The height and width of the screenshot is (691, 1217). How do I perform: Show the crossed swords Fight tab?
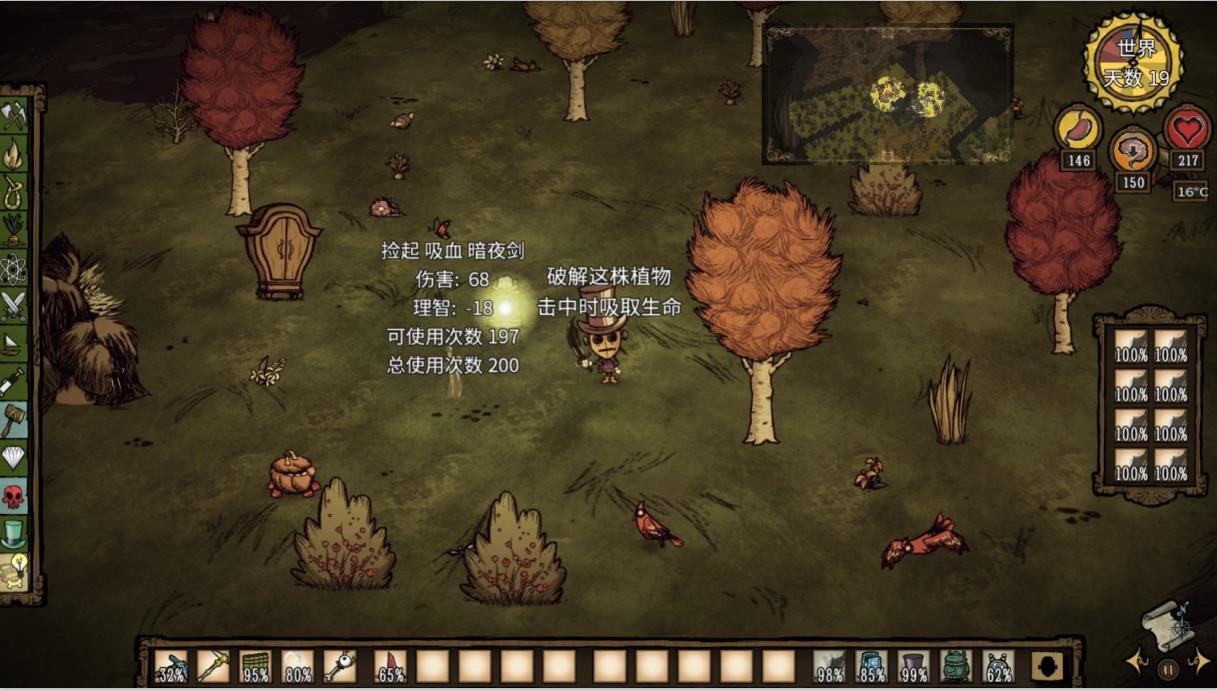click(x=13, y=305)
